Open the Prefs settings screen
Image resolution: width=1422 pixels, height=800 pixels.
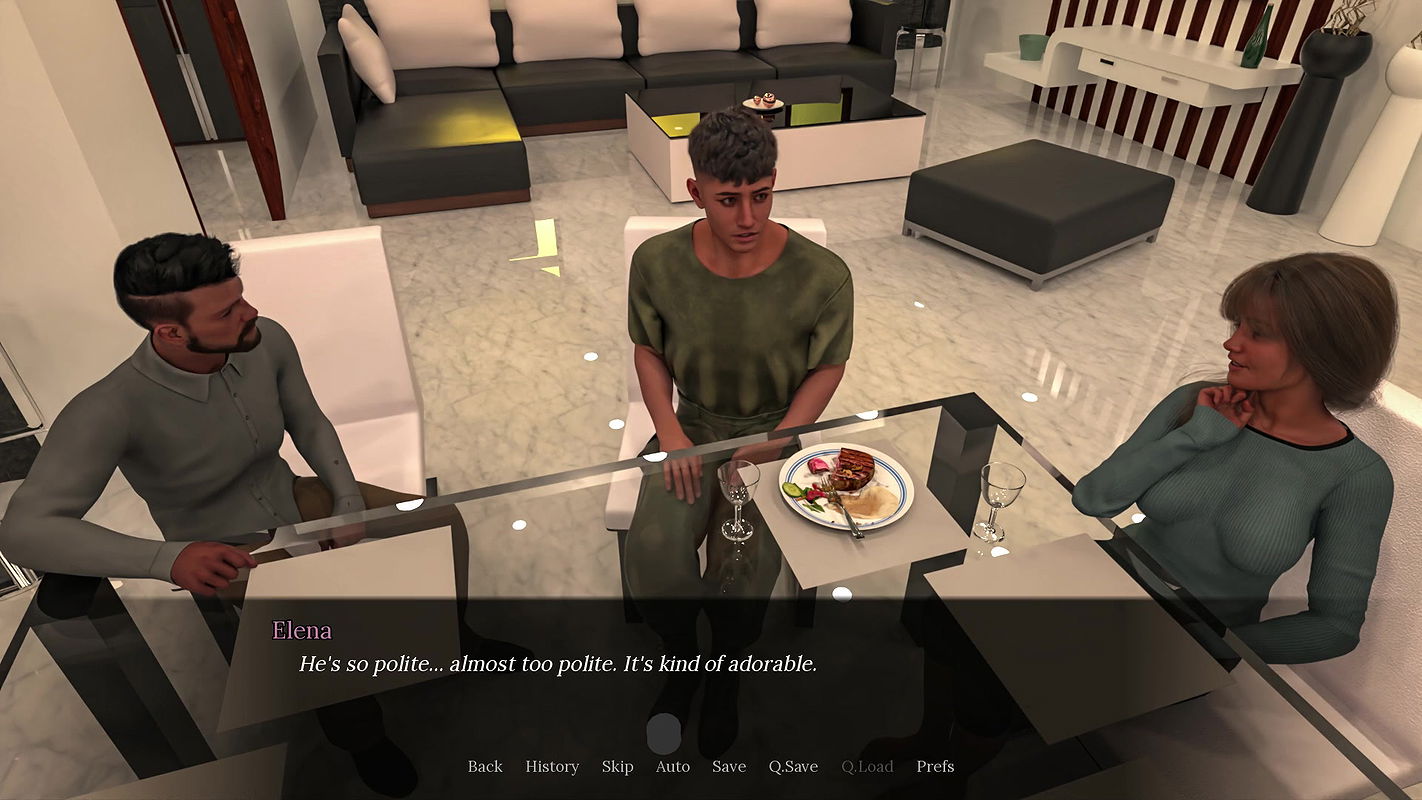click(x=934, y=766)
